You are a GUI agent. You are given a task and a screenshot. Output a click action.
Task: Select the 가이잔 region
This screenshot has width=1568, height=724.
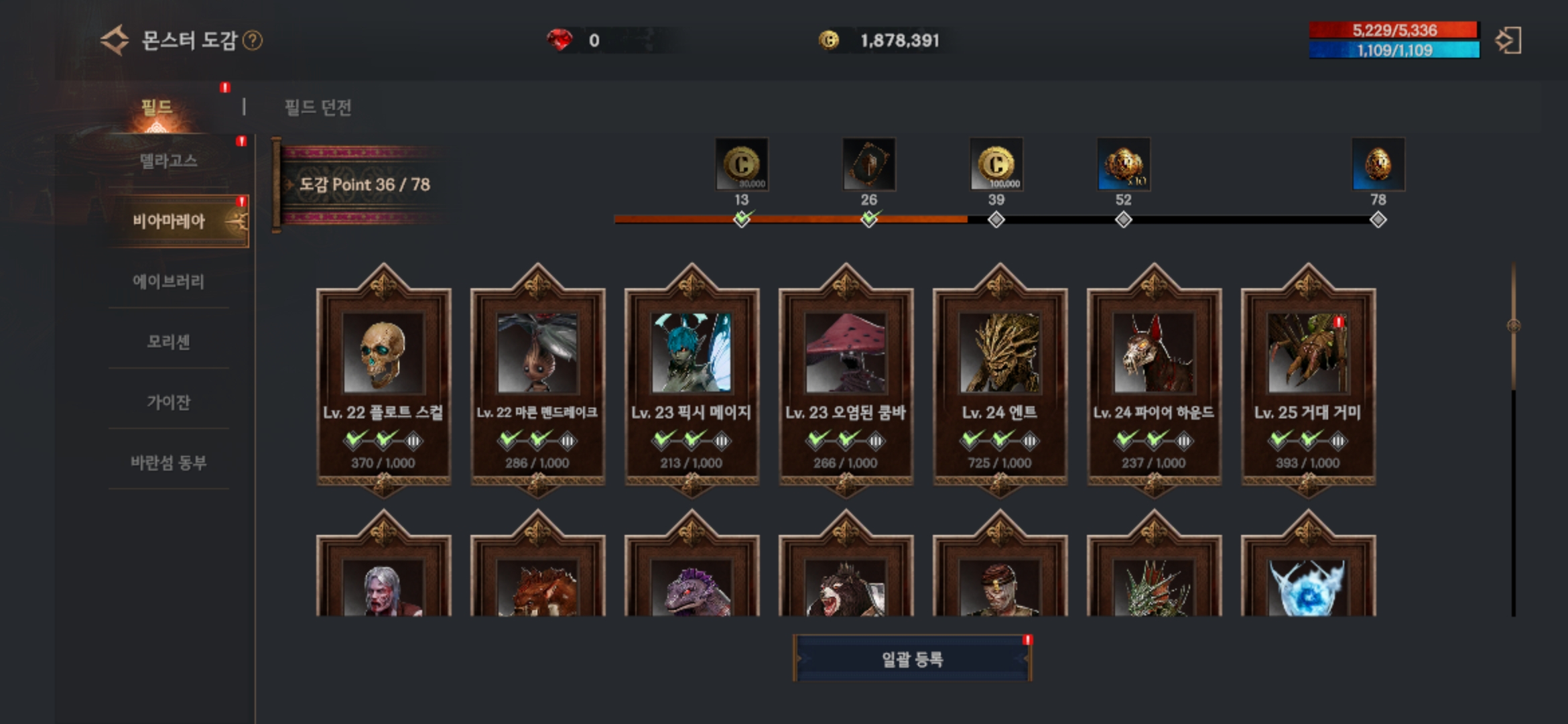tap(169, 402)
